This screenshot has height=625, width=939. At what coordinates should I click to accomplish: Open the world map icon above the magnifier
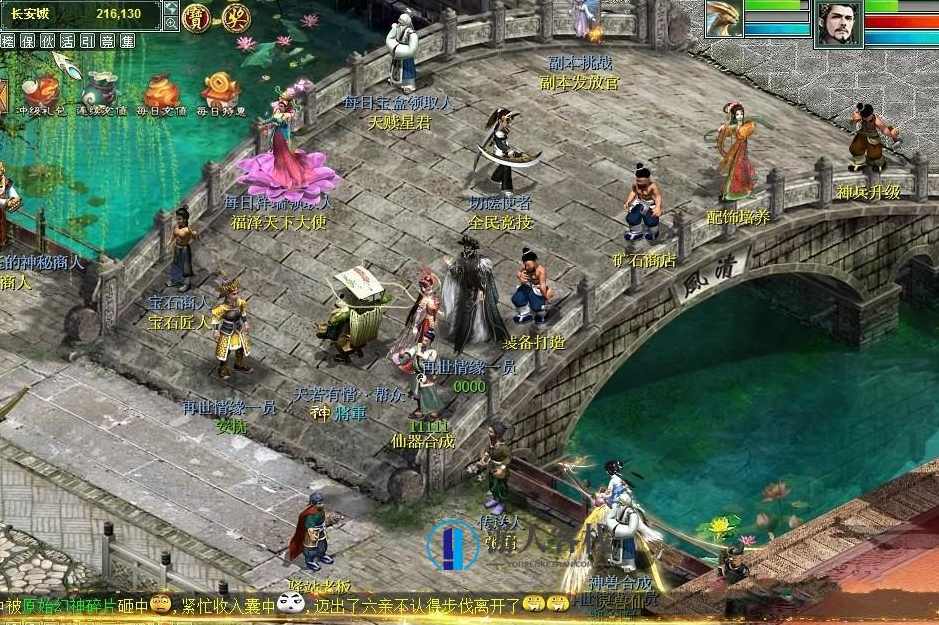click(x=171, y=8)
